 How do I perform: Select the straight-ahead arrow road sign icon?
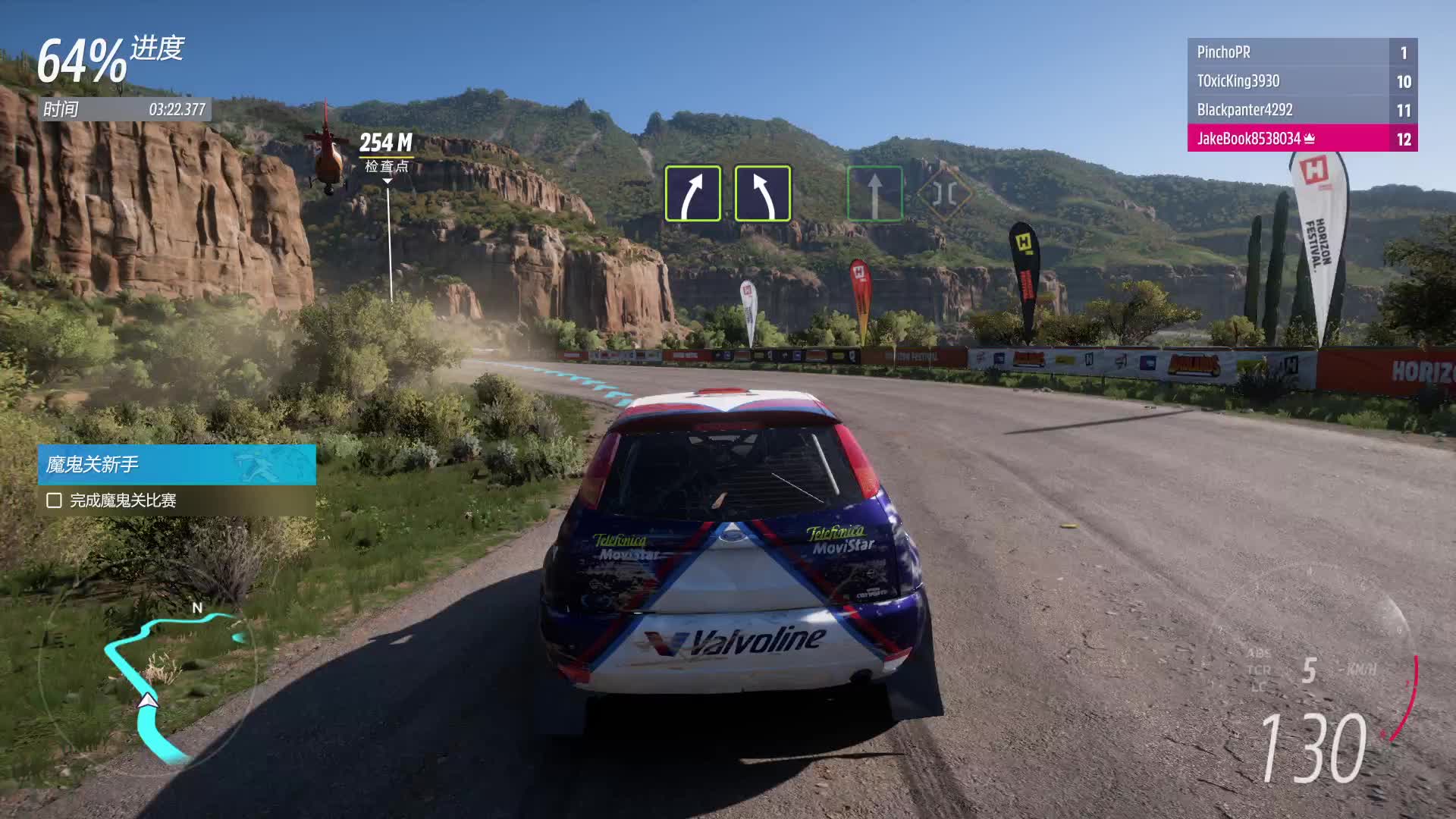click(874, 193)
